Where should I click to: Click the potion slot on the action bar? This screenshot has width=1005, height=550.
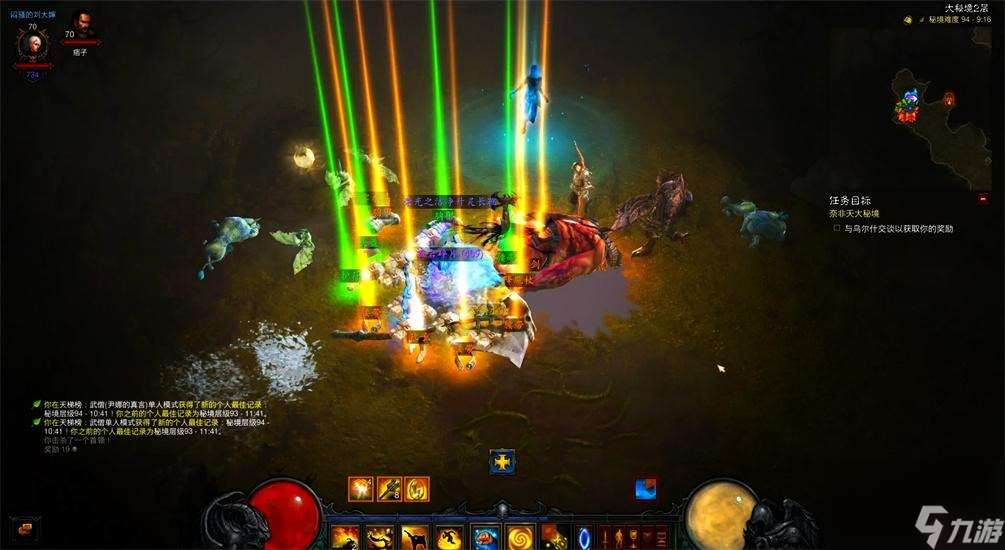554,536
